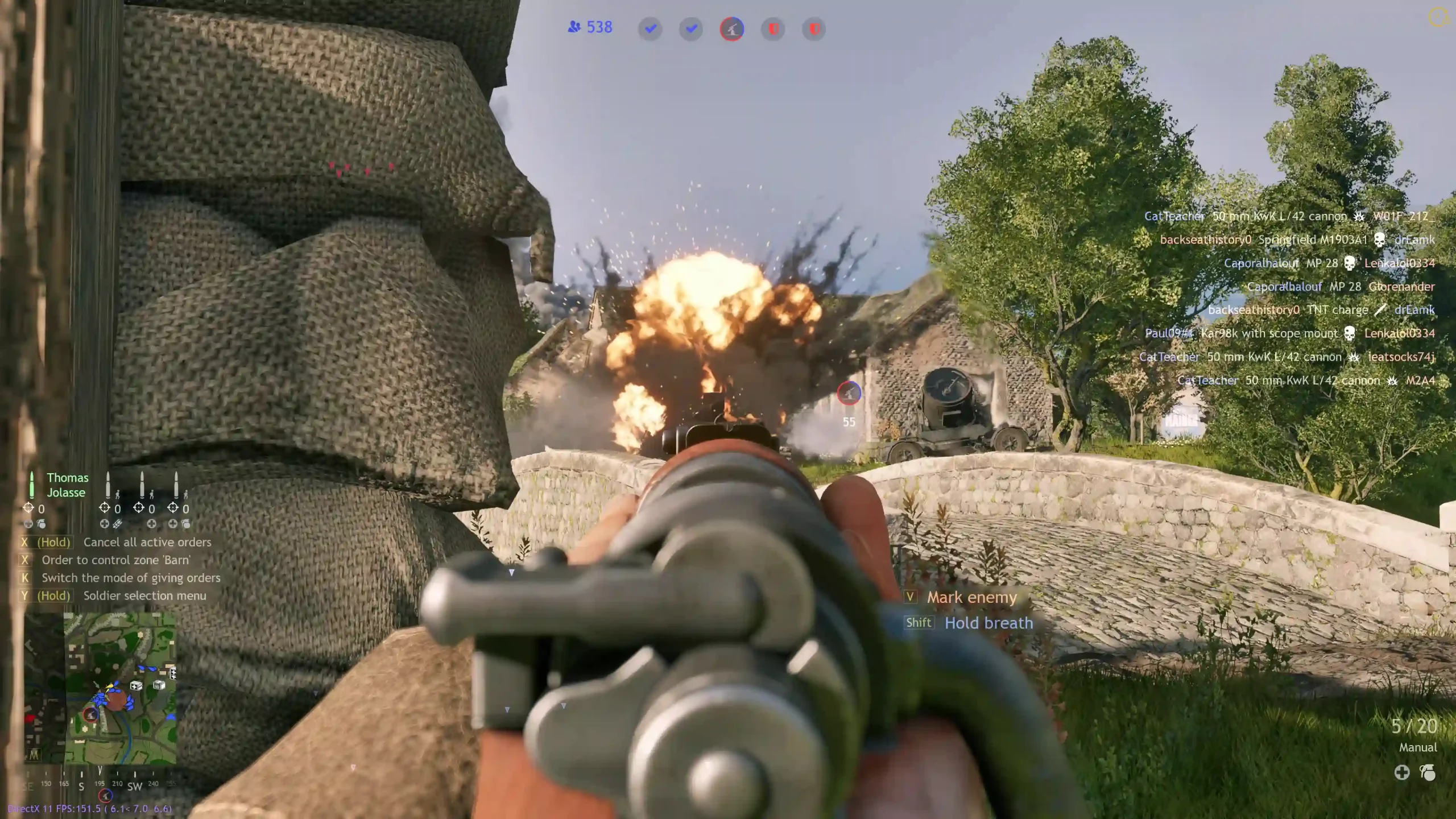Viewport: 1456px width, 819px height.
Task: Select the medkit icon beside the grenade
Action: click(1402, 772)
